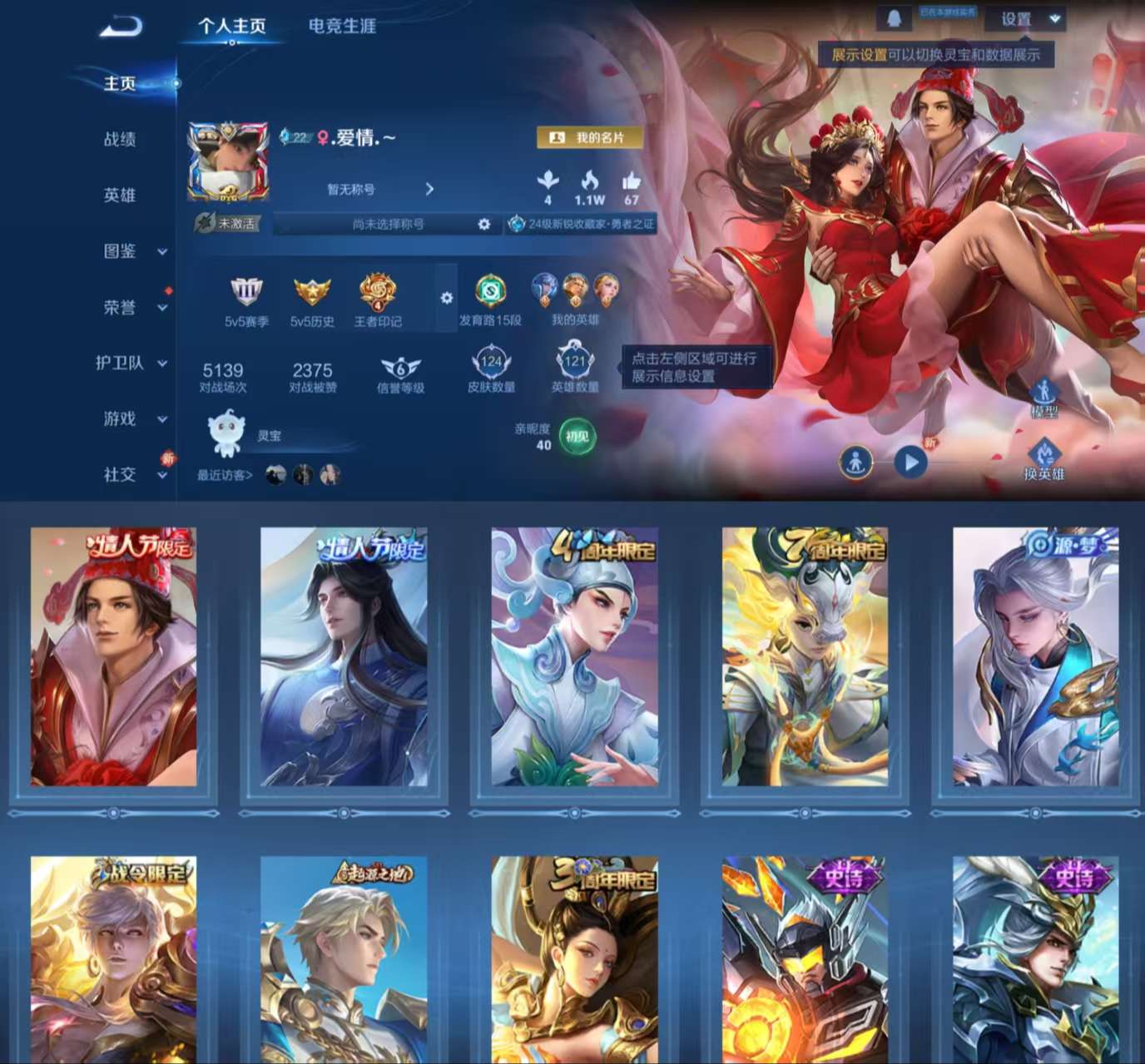Click the 5v5历史 history emblem
1145x1064 pixels.
pyautogui.click(x=311, y=293)
